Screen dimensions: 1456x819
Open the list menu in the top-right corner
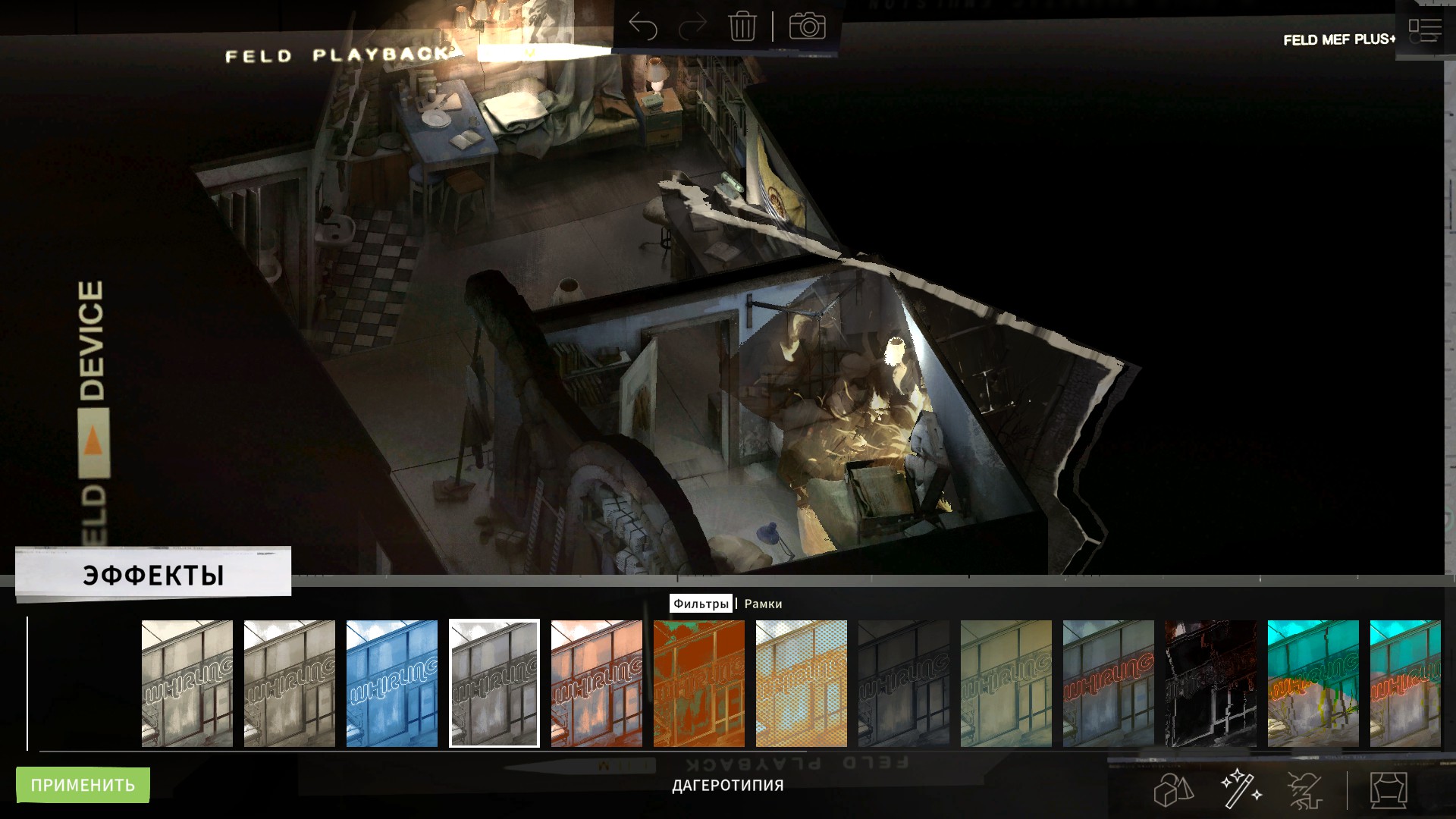(x=1424, y=31)
